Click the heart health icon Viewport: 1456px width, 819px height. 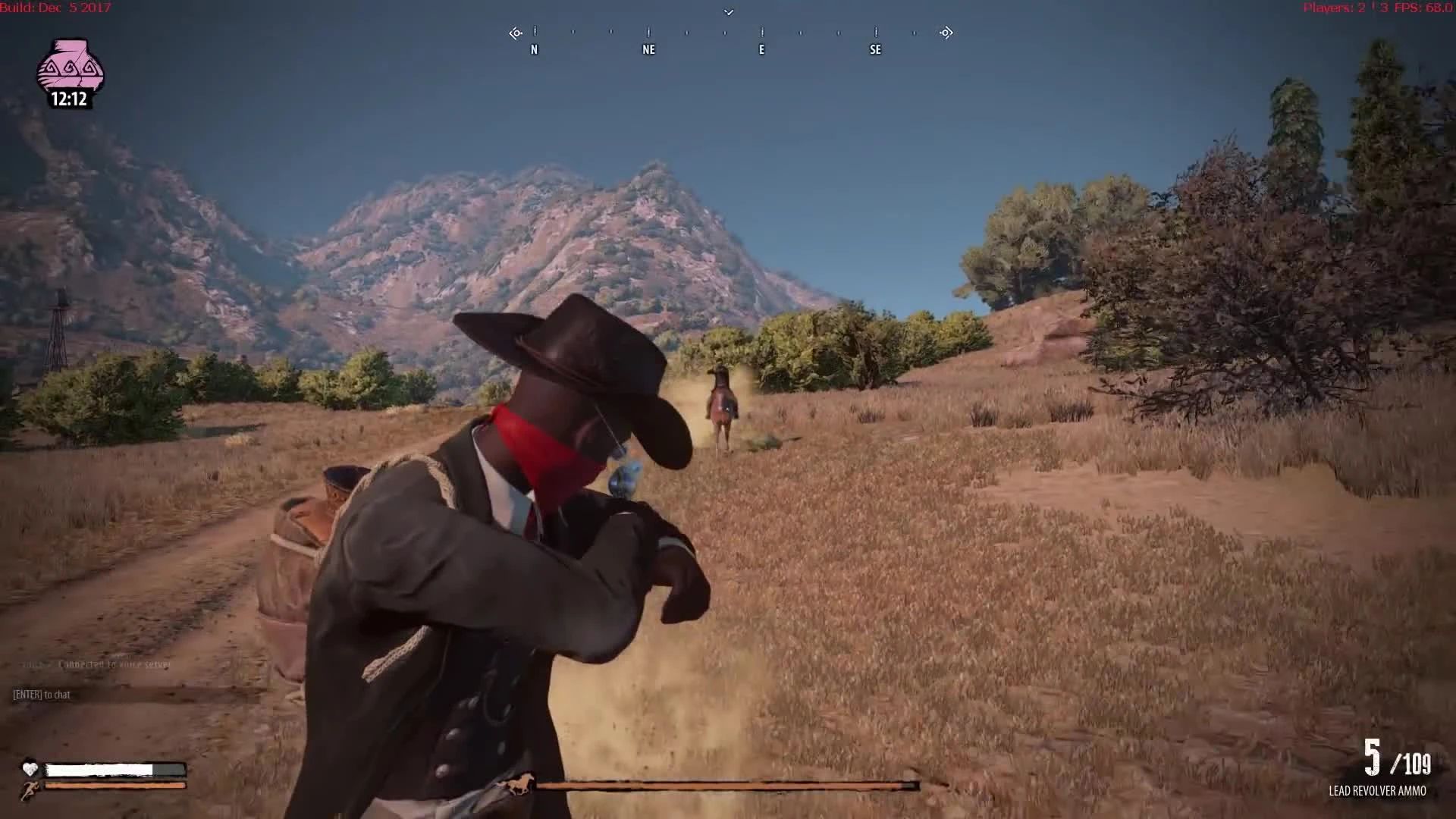tap(29, 769)
